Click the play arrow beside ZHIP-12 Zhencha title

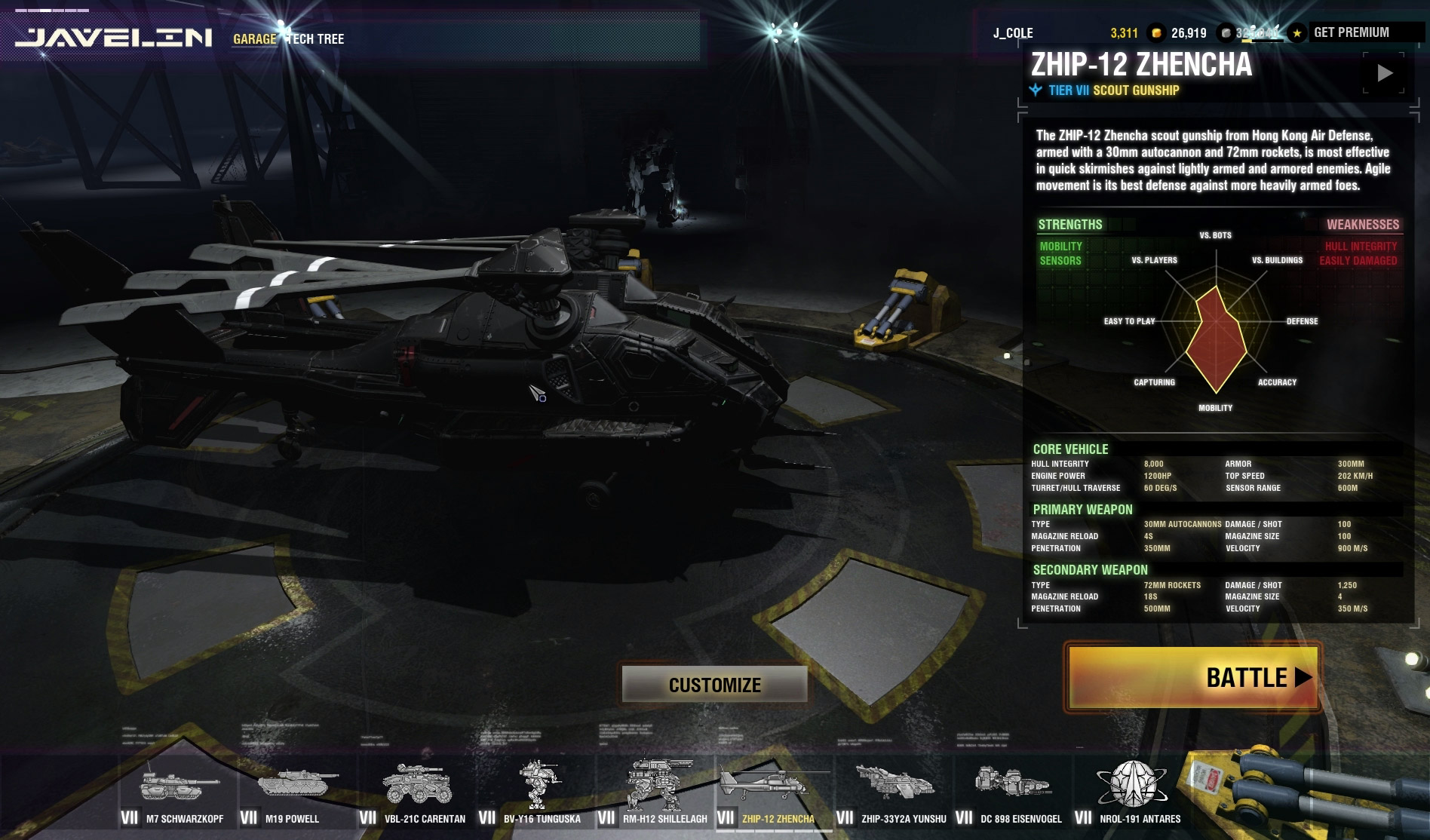1384,73
